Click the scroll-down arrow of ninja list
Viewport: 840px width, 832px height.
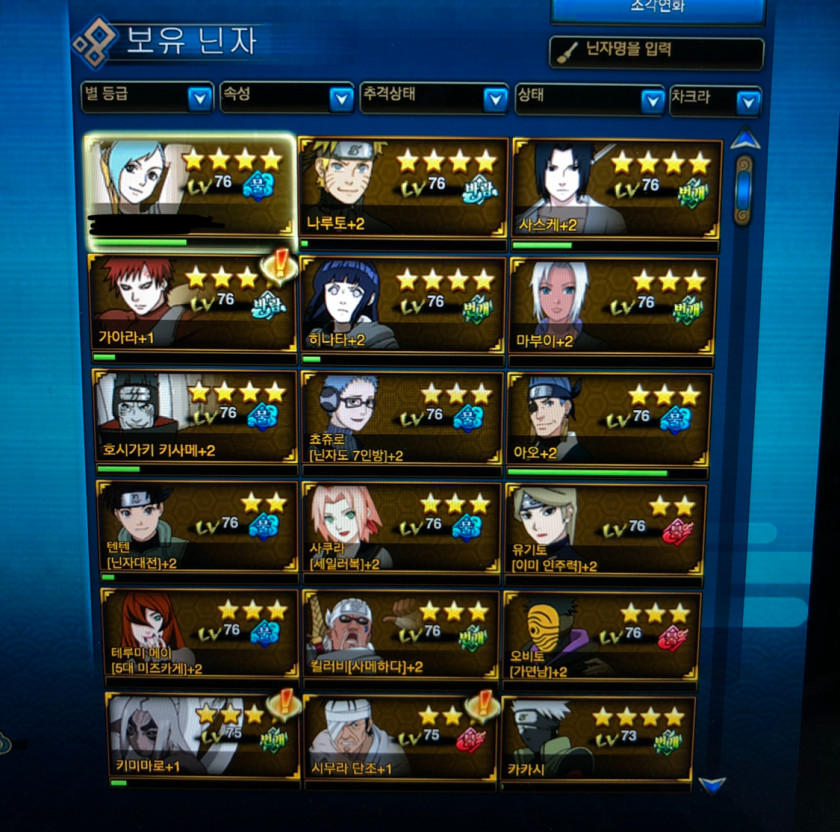[712, 786]
